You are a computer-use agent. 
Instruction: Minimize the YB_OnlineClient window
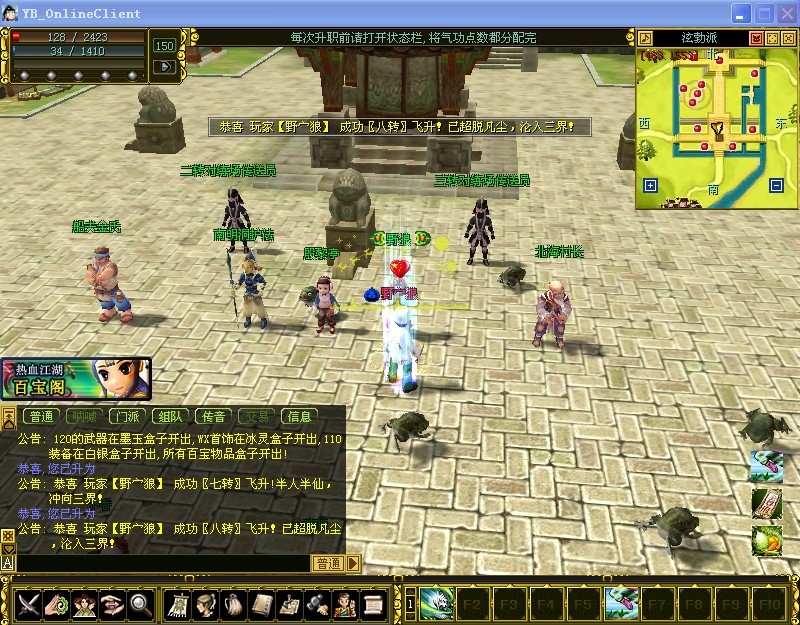[x=741, y=14]
